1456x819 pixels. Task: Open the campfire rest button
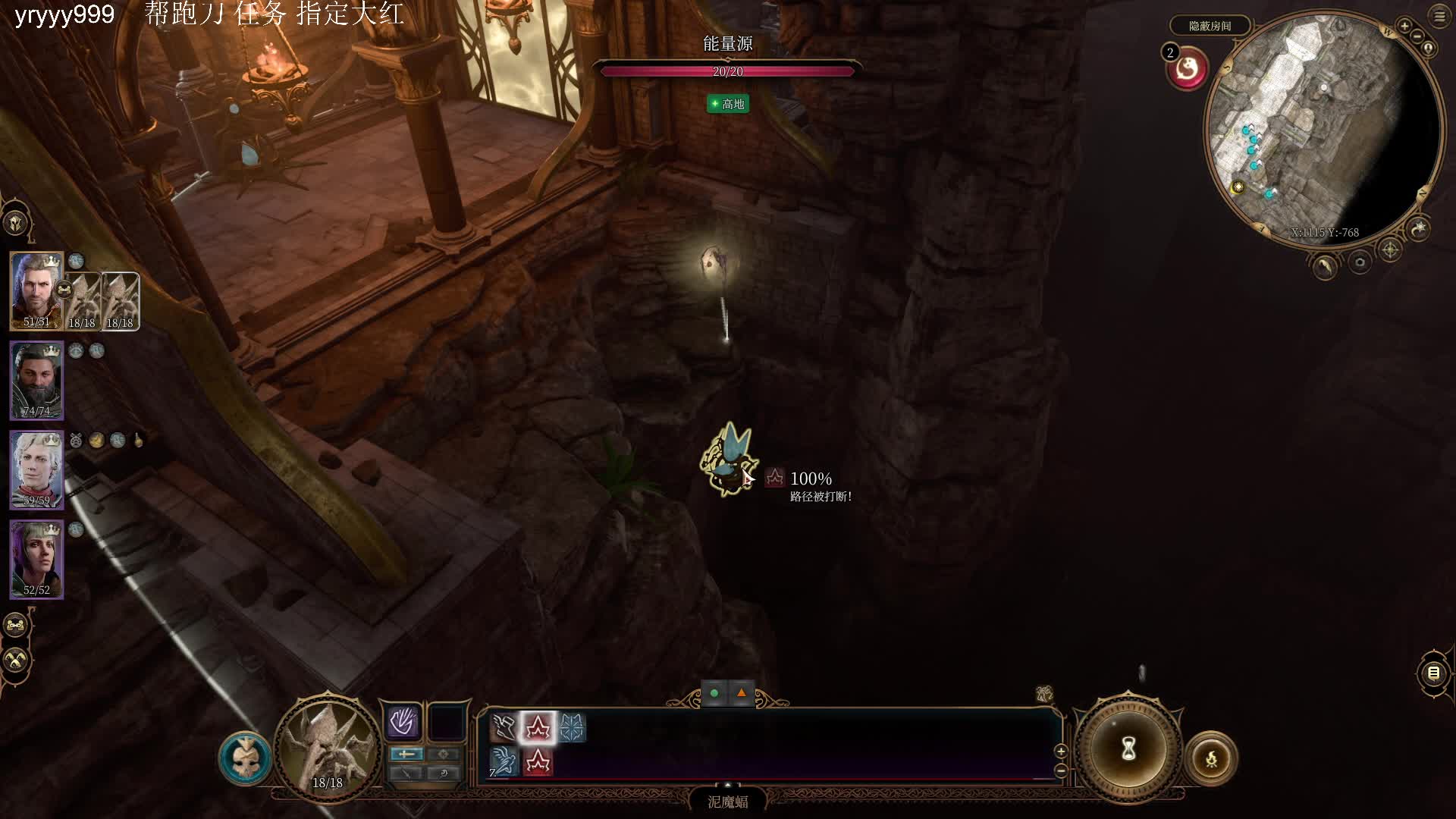(x=1211, y=758)
